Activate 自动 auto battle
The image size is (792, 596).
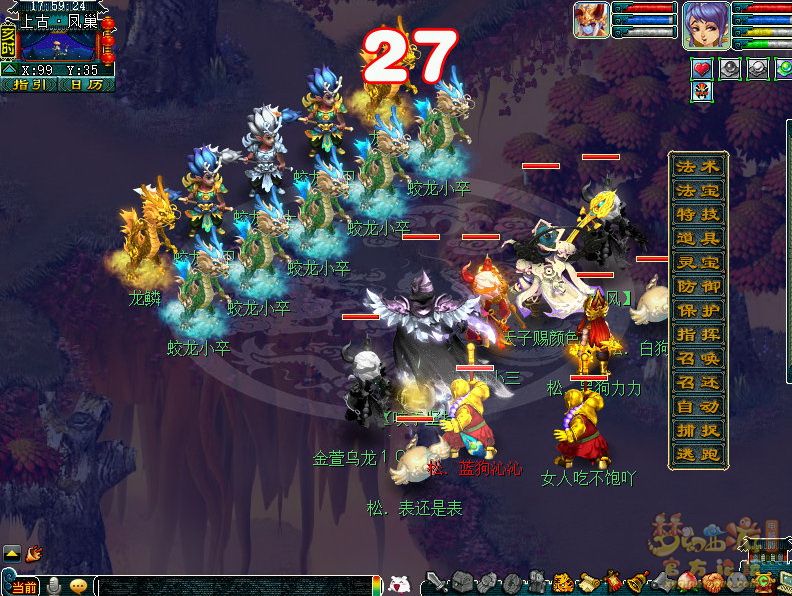[x=698, y=407]
